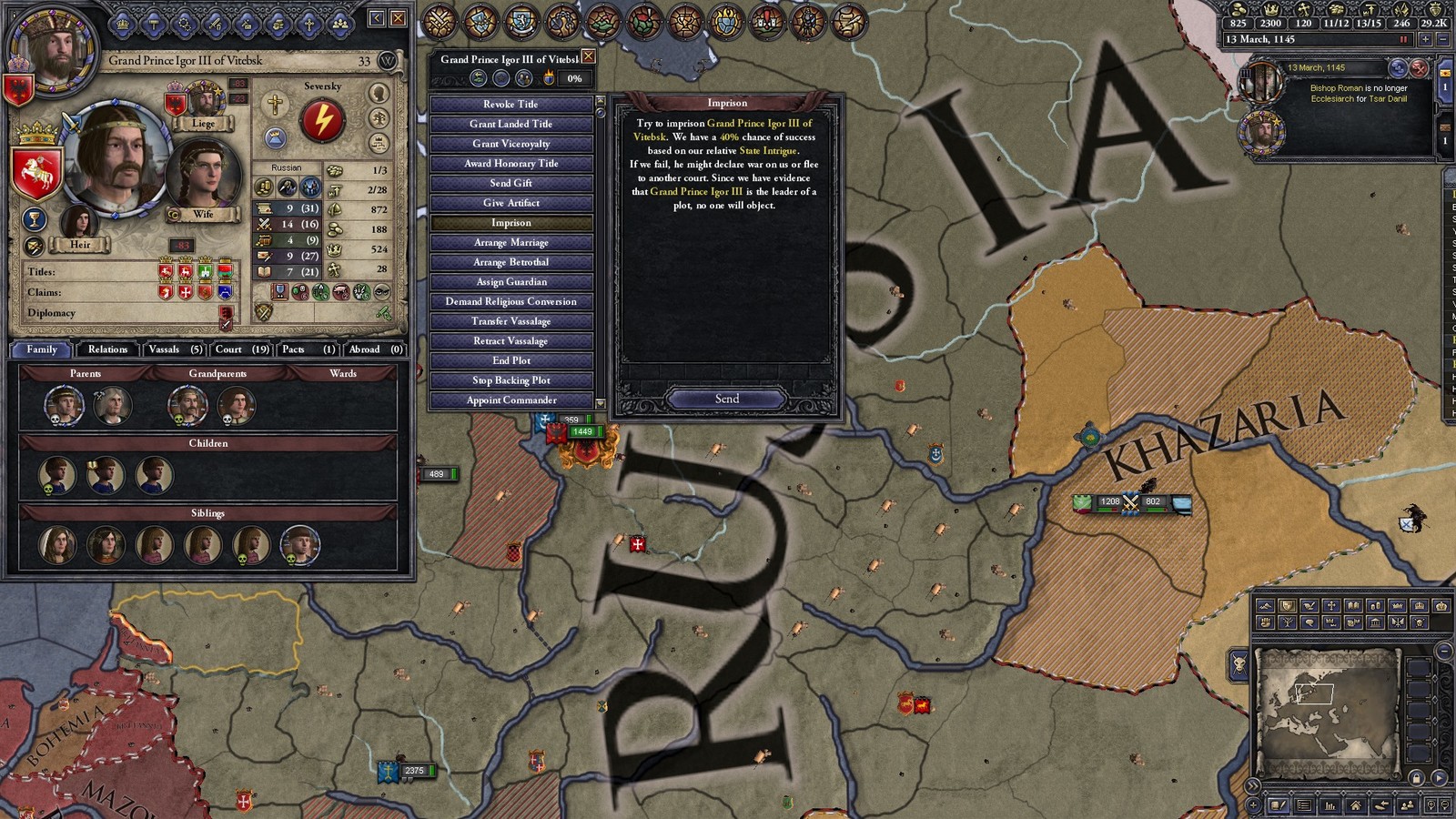Pick the Send Gift action
The height and width of the screenshot is (819, 1456).
click(x=511, y=183)
